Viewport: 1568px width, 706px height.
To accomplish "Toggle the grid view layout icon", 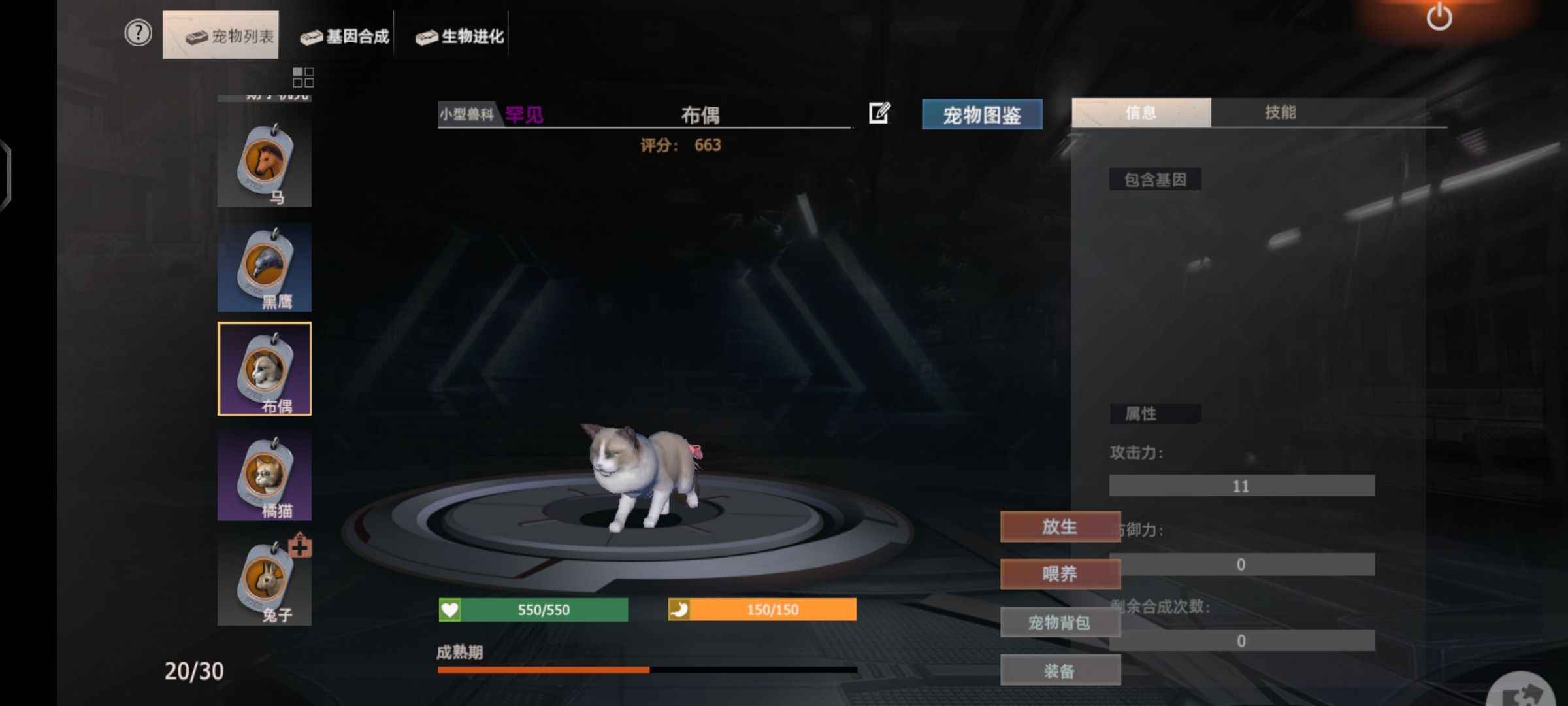I will 303,77.
